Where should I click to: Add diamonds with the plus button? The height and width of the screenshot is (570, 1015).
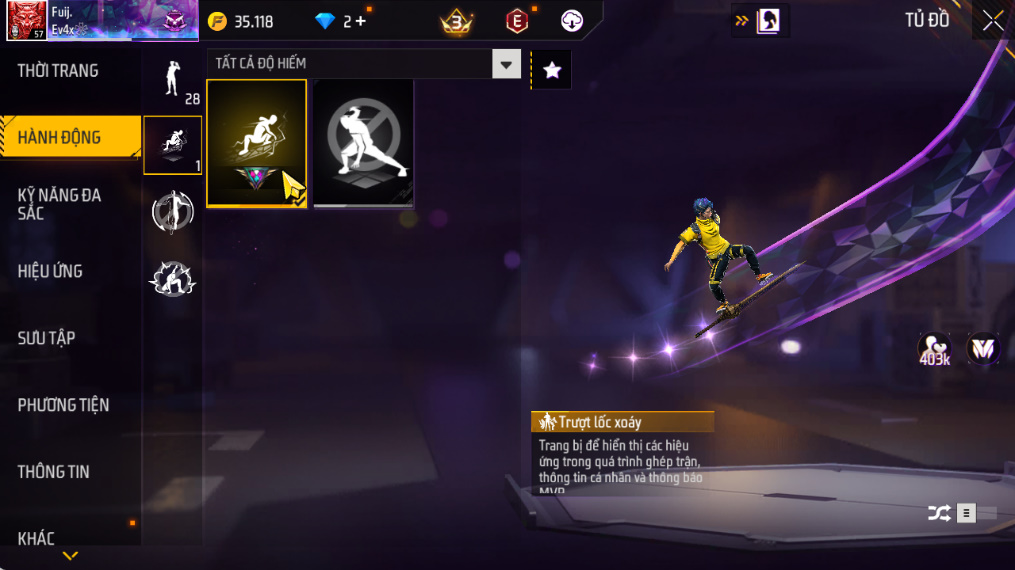tap(360, 21)
